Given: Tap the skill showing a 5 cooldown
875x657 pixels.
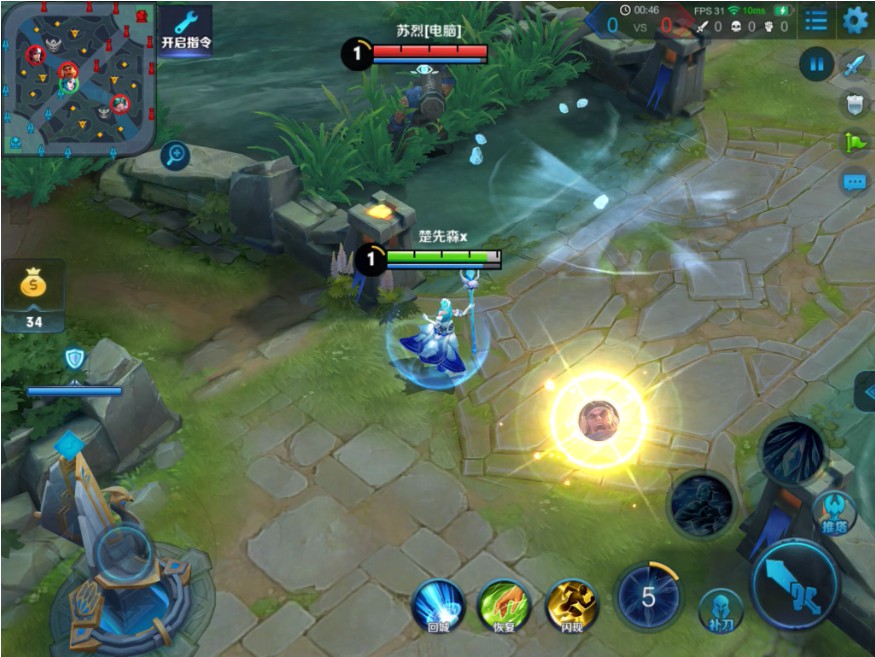Looking at the screenshot, I should 648,597.
